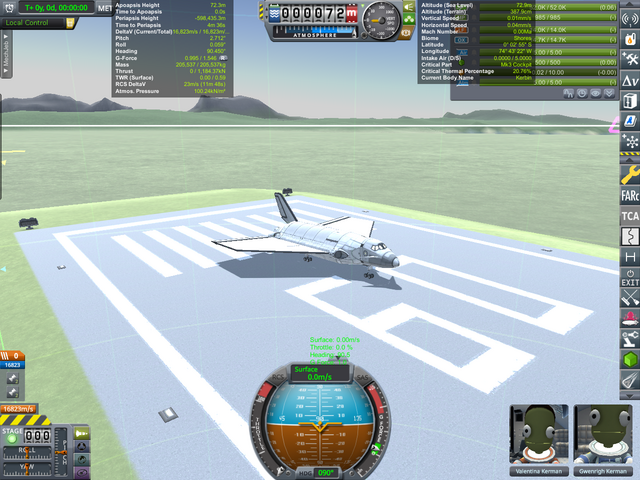Open the snowflake toolbar icon
Image resolution: width=640 pixels, height=480 pixels.
pyautogui.click(x=630, y=142)
